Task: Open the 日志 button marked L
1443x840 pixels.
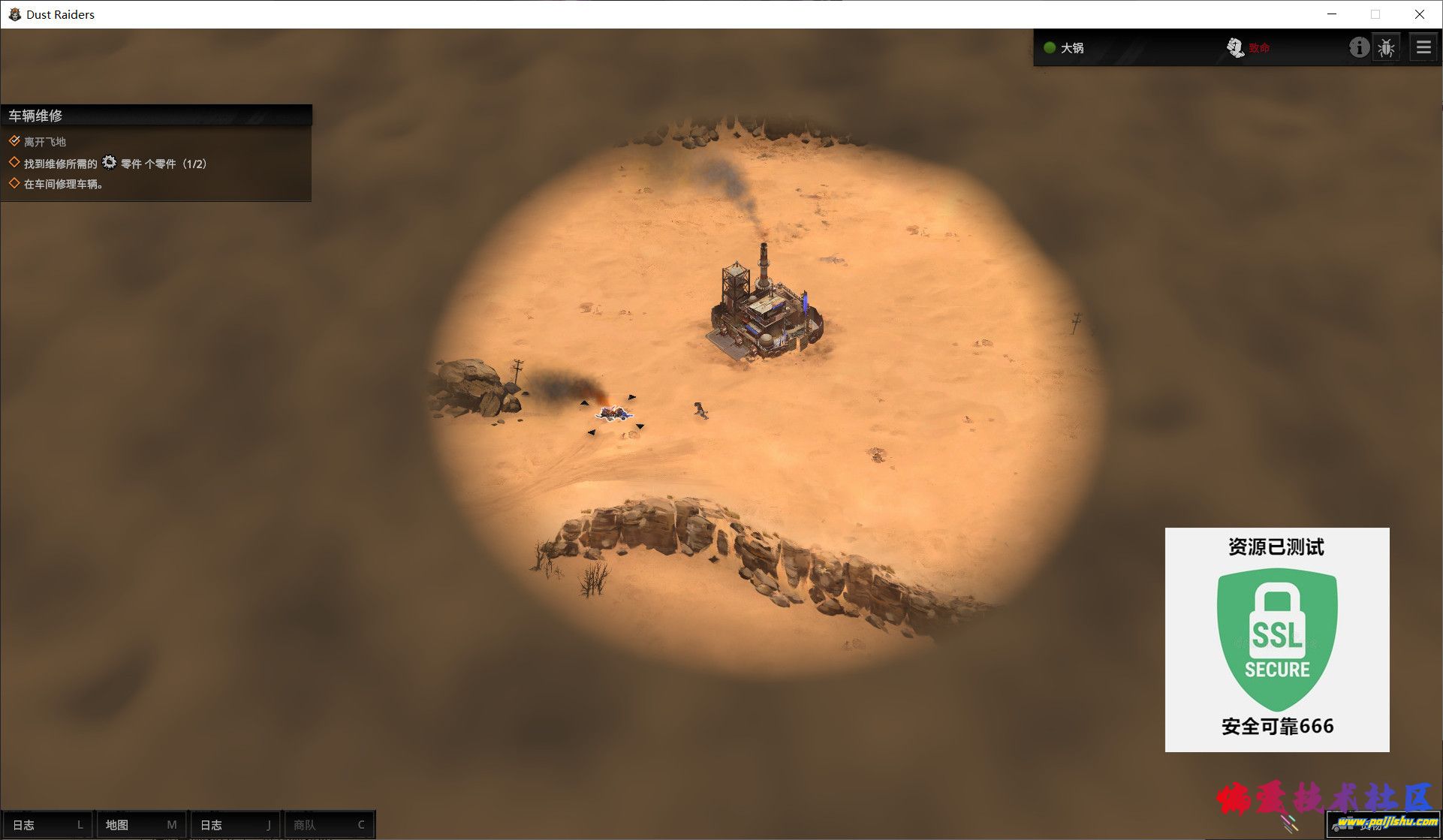Action: point(47,824)
